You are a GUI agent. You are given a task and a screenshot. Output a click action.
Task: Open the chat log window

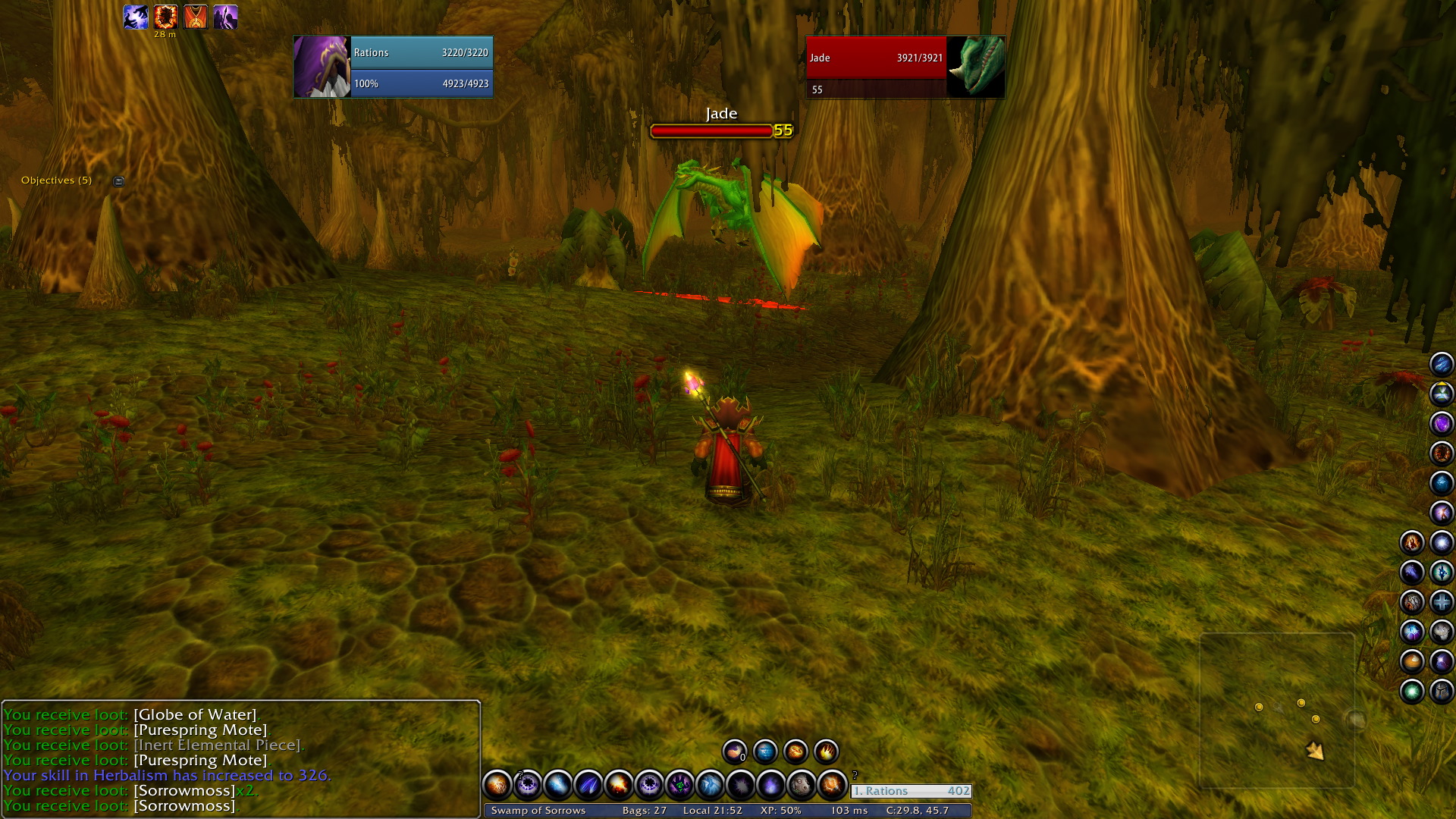[x=240, y=759]
